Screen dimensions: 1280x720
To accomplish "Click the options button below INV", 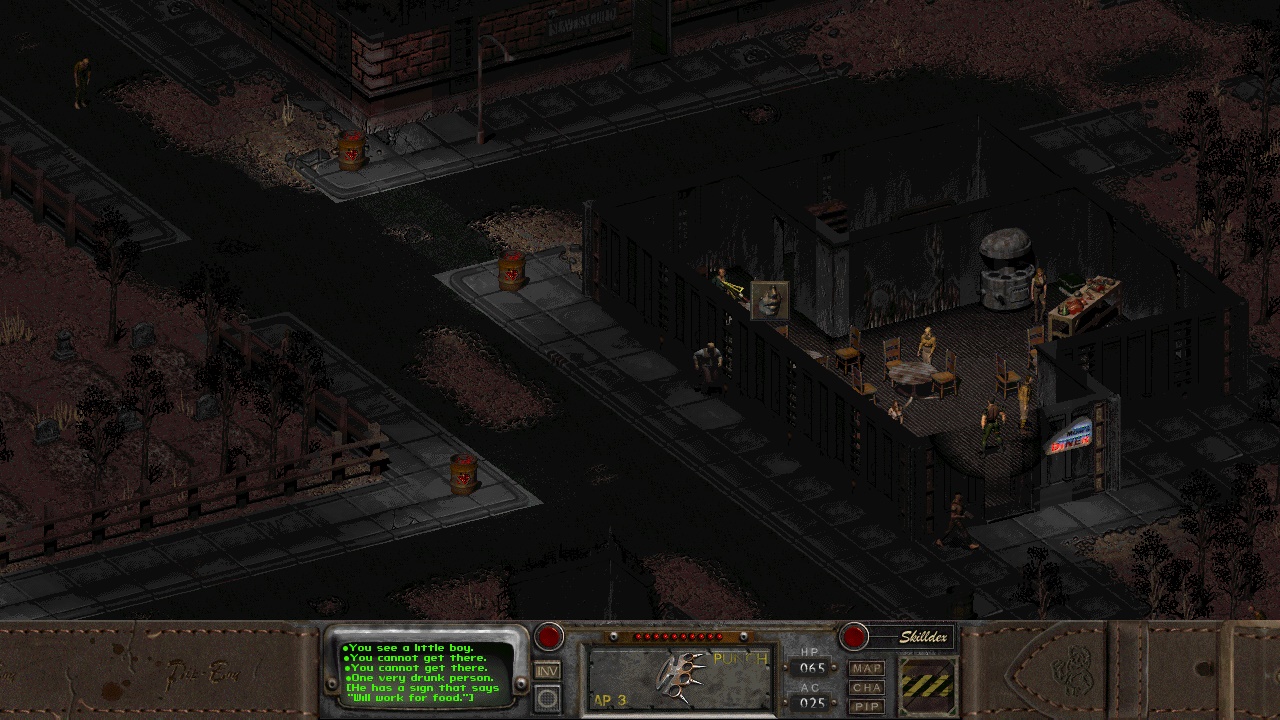I will (x=547, y=698).
